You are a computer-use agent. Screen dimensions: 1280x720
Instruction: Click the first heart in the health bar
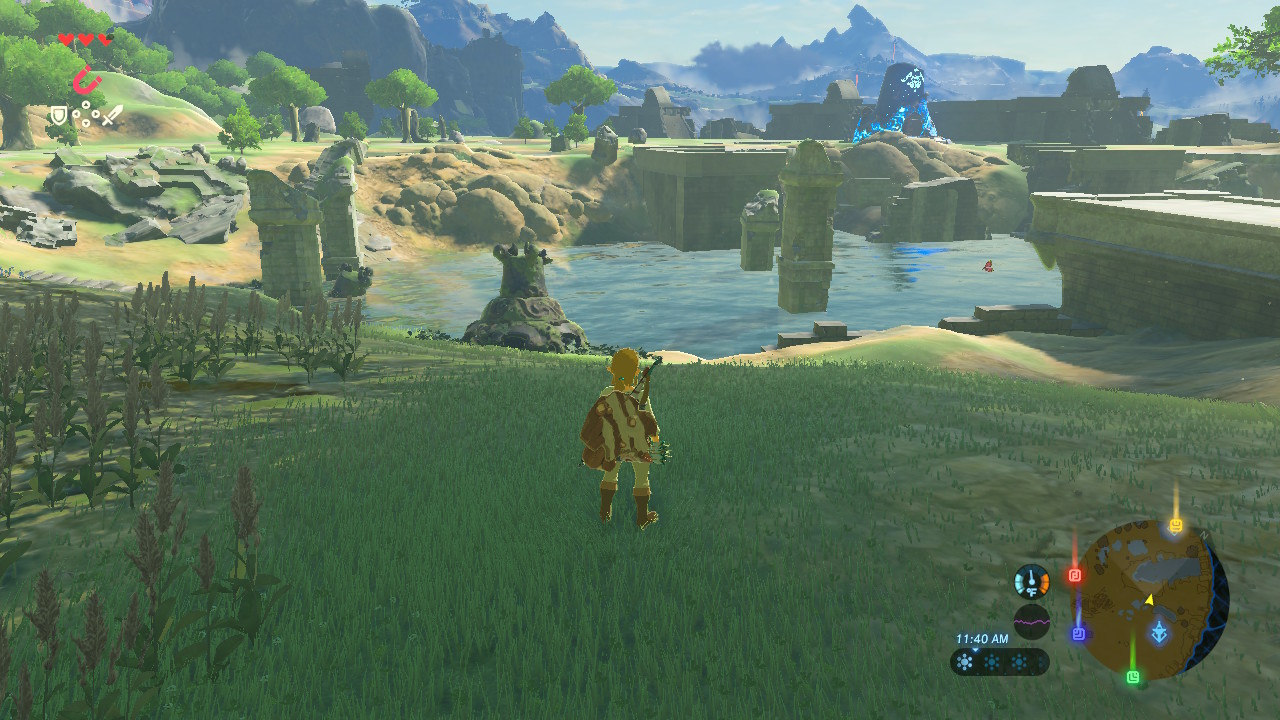[67, 39]
